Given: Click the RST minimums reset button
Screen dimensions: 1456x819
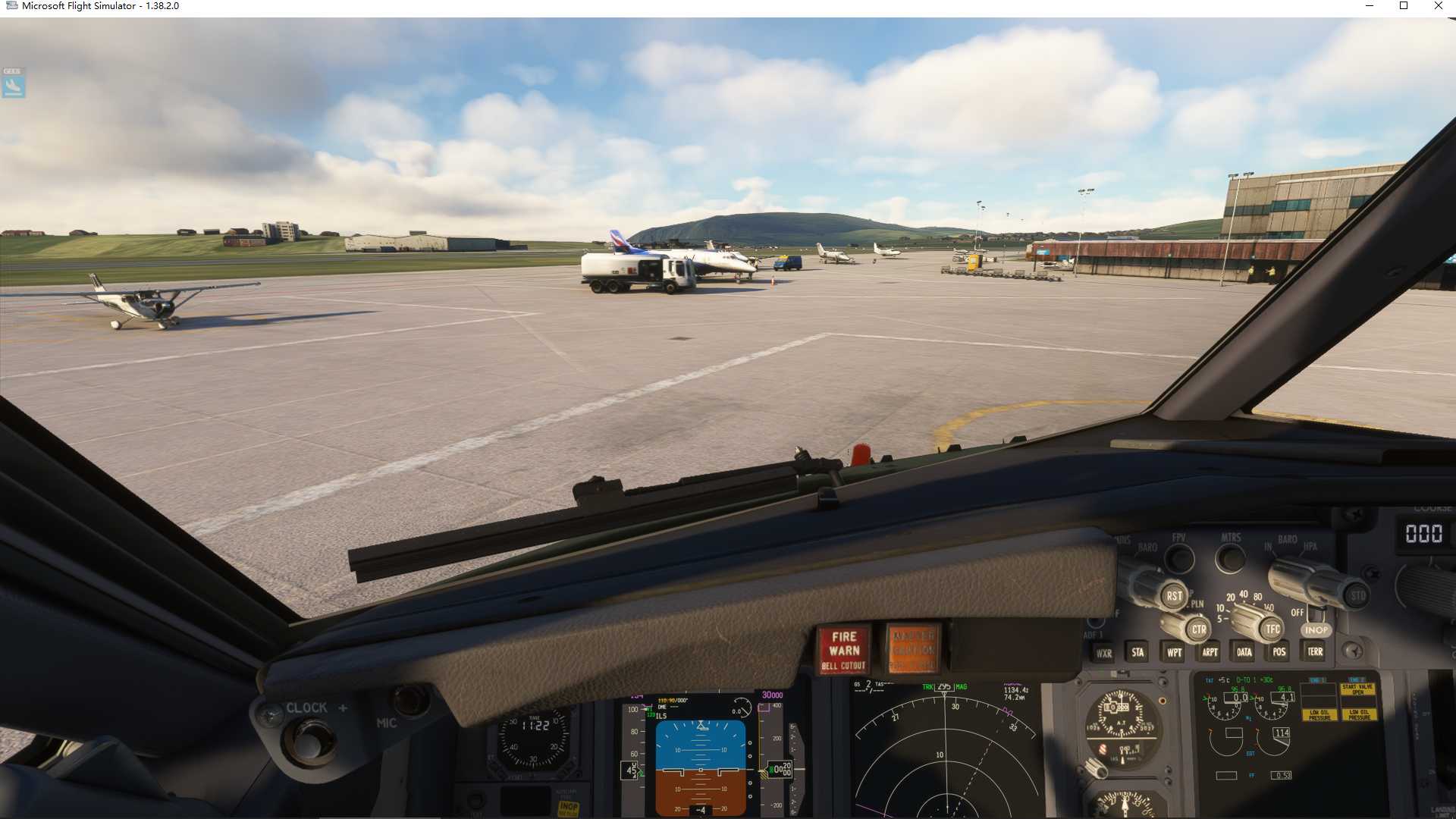Looking at the screenshot, I should tap(1174, 596).
